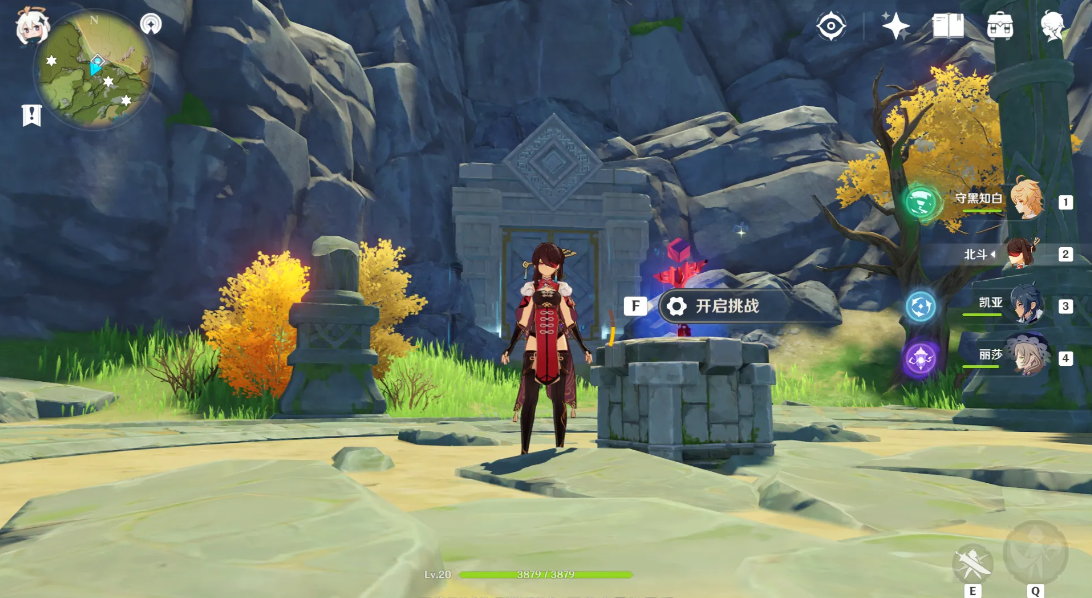
Task: Trigger the elemental burst button
Action: click(x=1035, y=552)
